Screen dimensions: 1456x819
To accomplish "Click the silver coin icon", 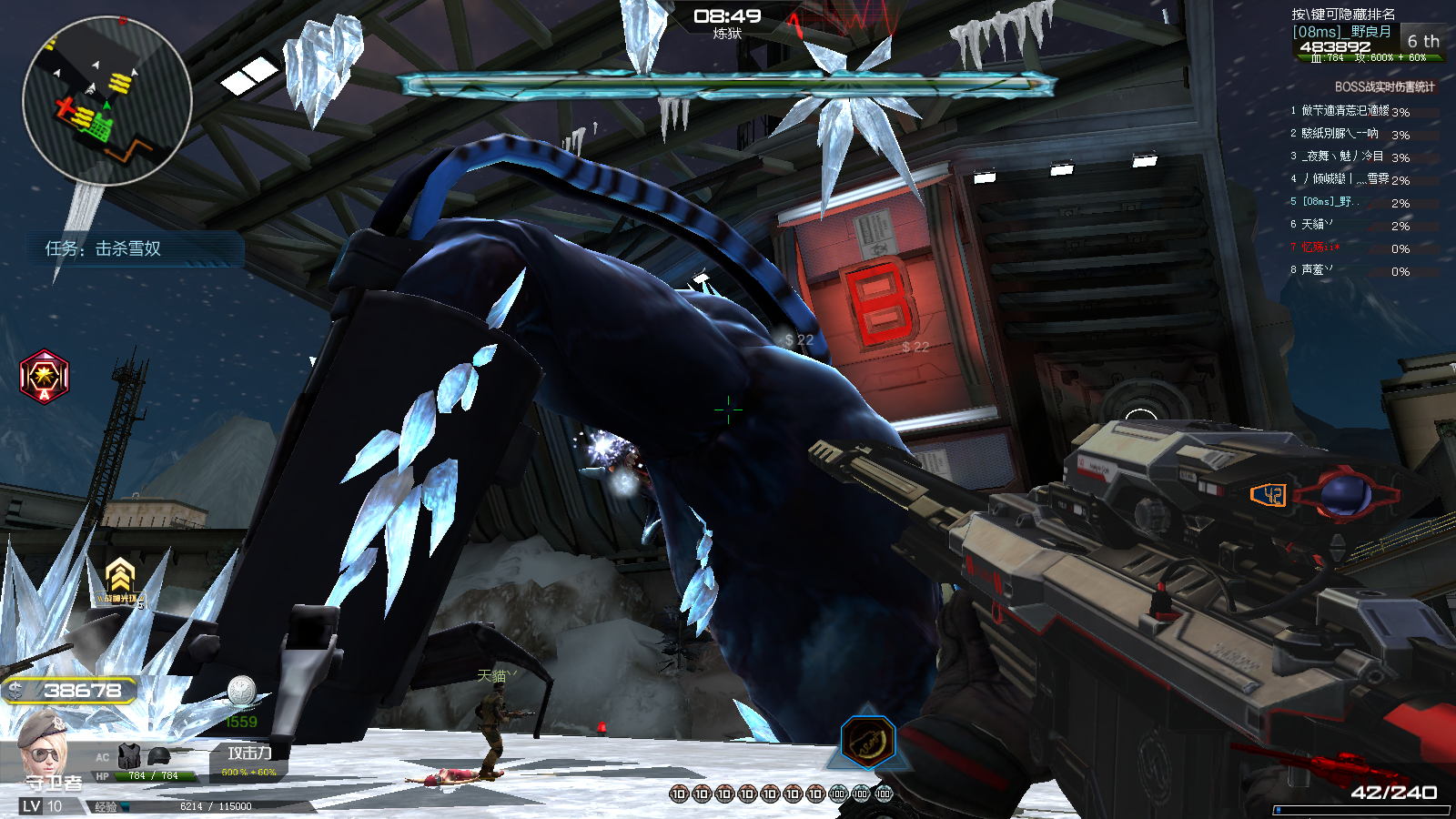I will (x=241, y=691).
